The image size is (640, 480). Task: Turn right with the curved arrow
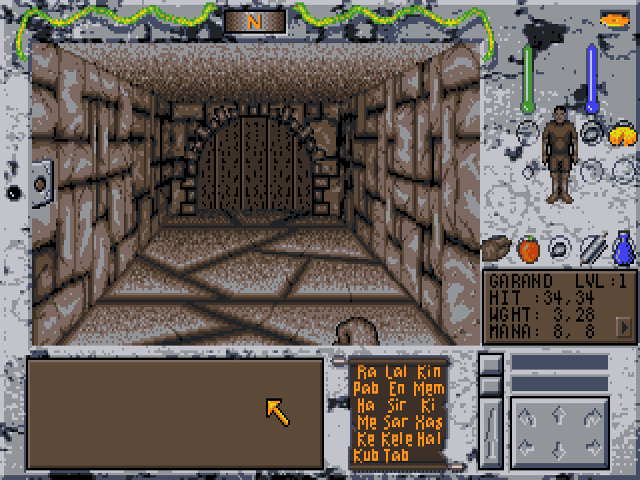pos(591,413)
